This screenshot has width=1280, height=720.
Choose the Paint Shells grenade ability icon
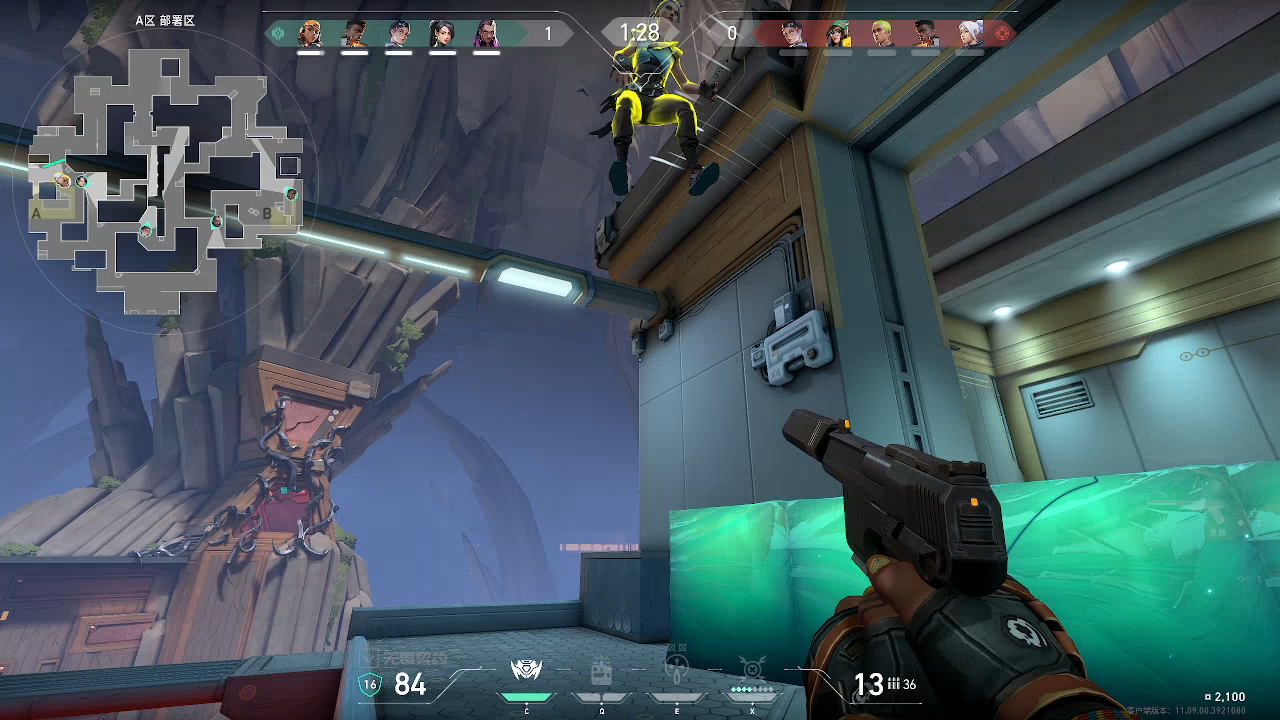pyautogui.click(x=676, y=666)
